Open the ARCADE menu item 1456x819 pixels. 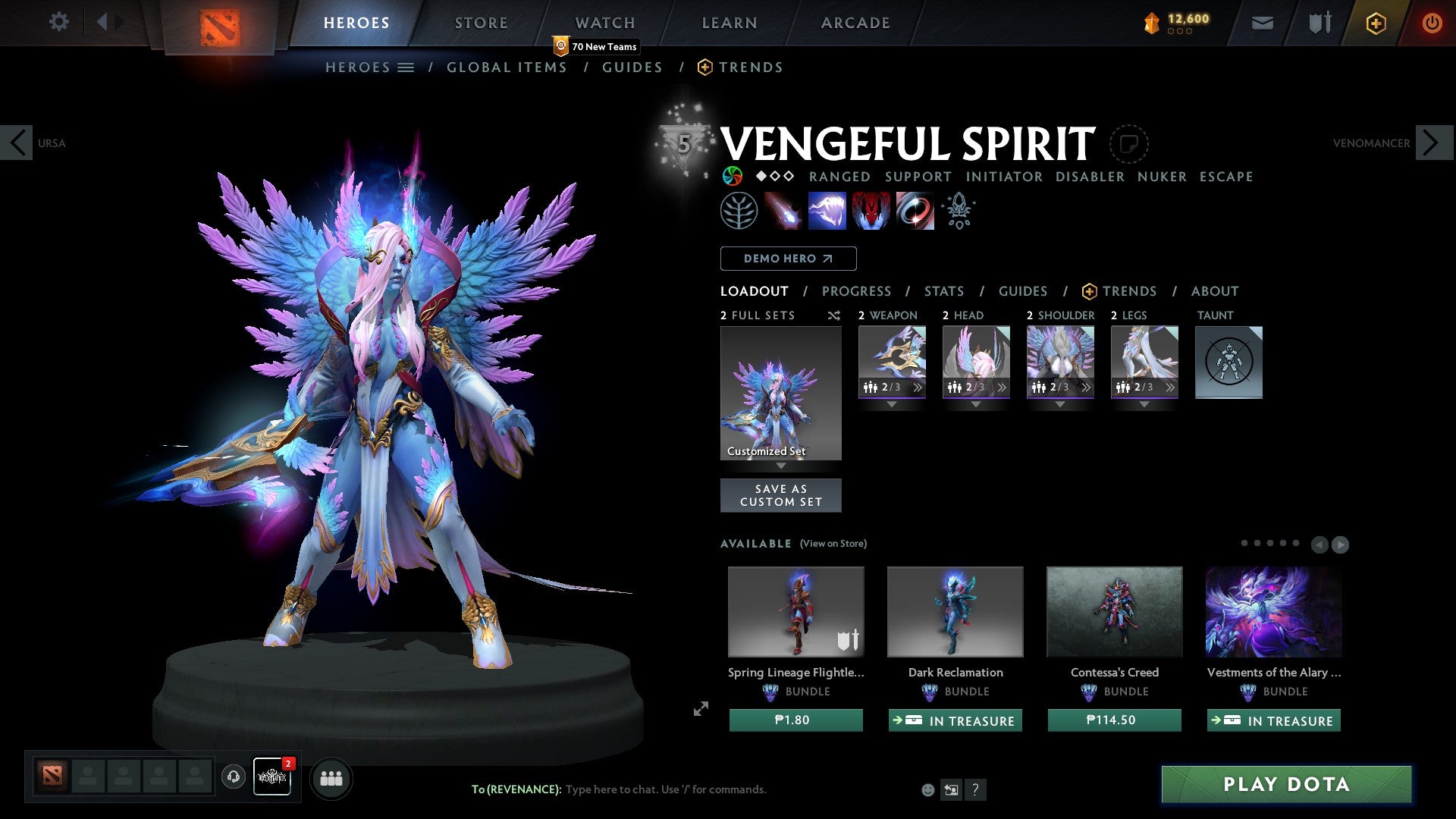point(855,23)
